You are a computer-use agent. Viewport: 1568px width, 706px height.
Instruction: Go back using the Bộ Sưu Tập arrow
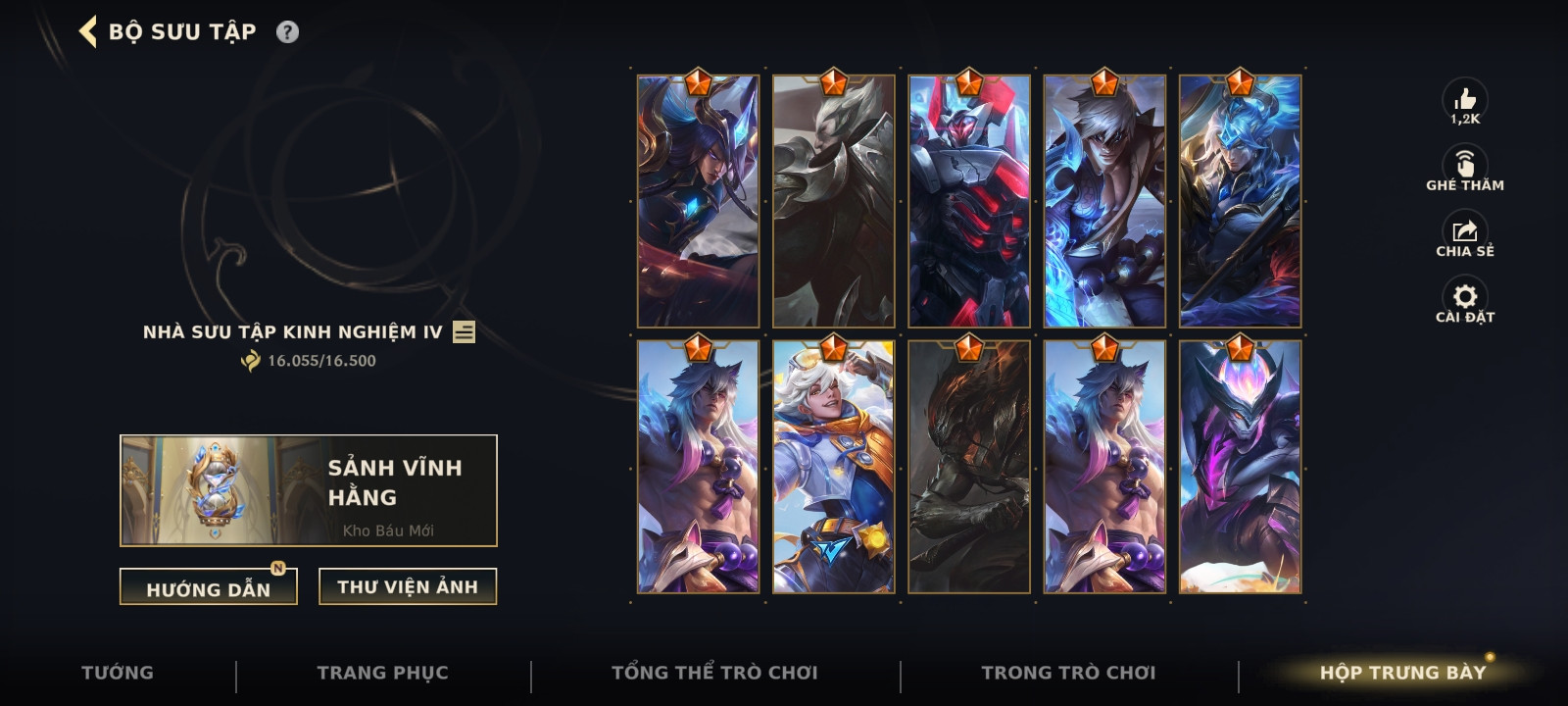tap(88, 31)
